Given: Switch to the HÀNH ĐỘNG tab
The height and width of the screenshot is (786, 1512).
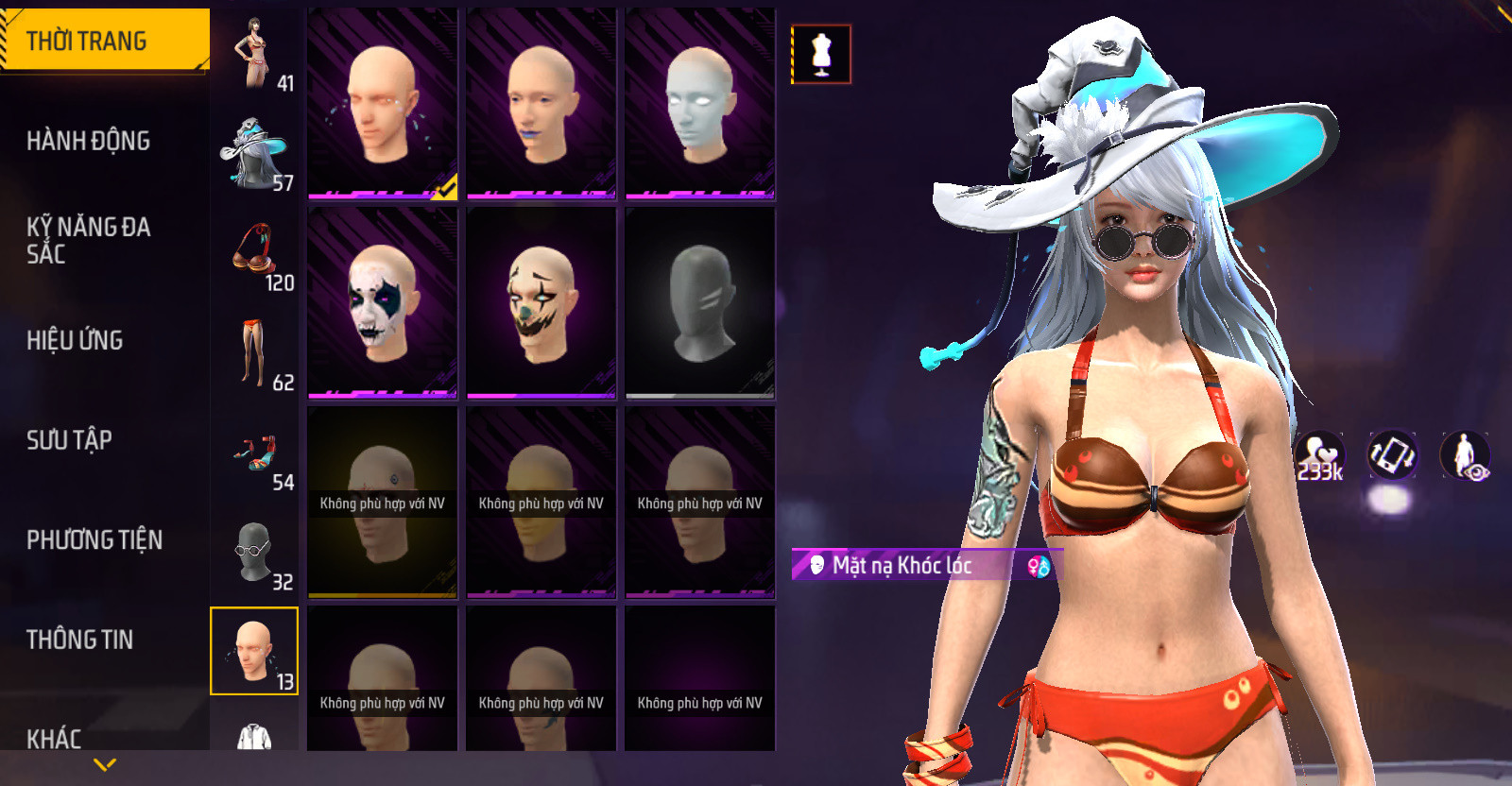Looking at the screenshot, I should [88, 141].
